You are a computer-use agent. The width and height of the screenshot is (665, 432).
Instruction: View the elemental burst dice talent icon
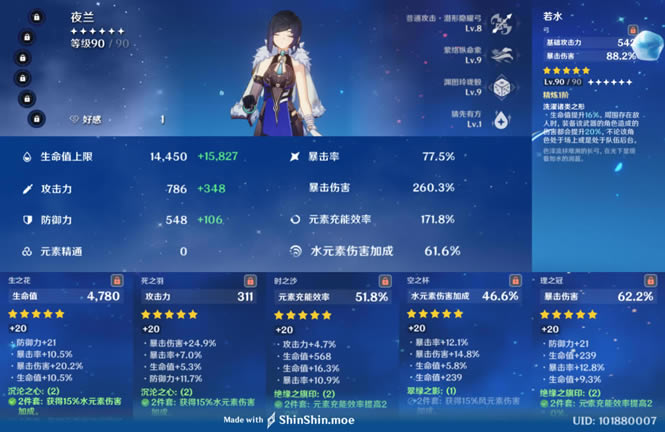tap(502, 86)
